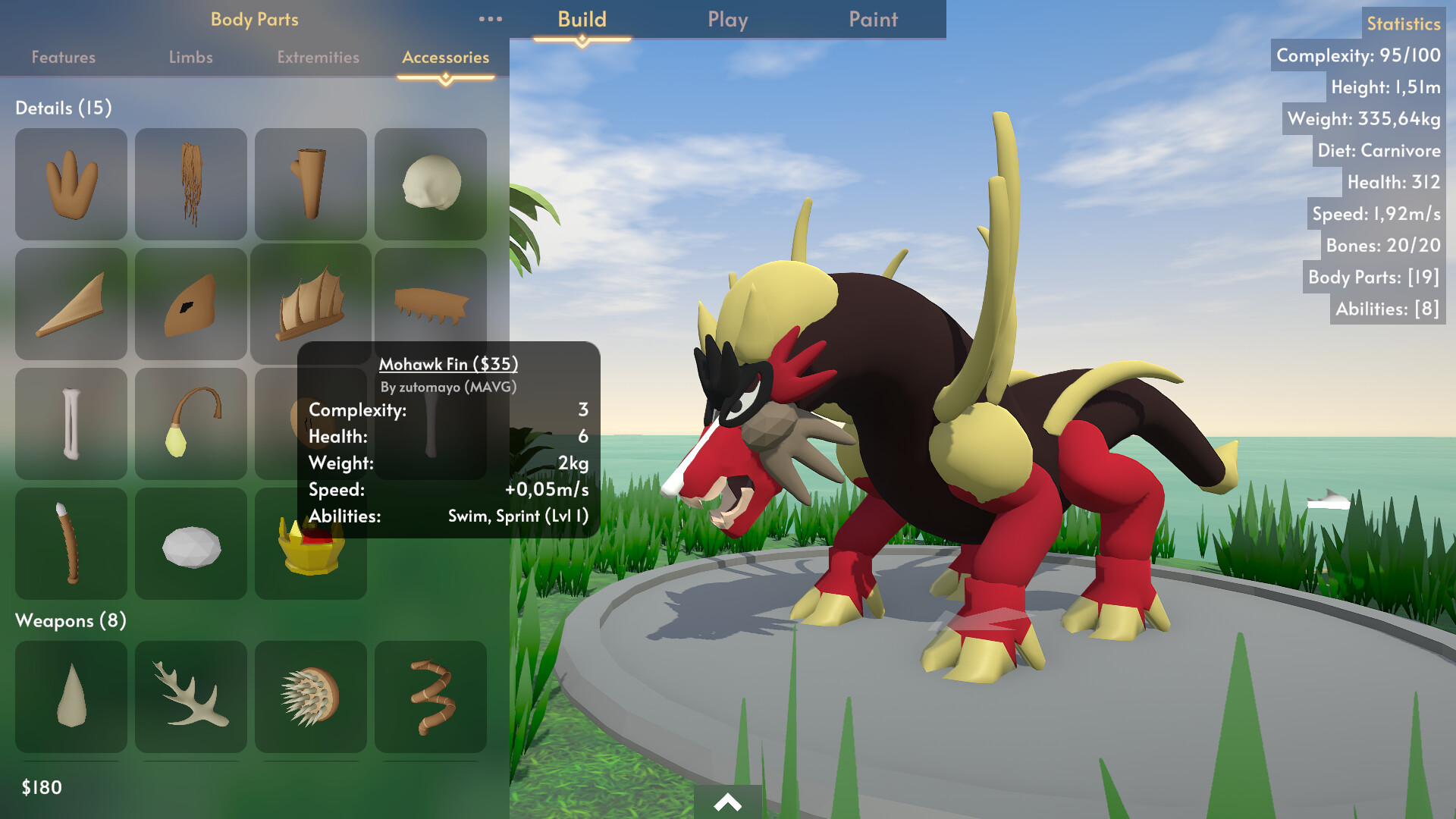1456x819 pixels.
Task: Select the hollow log accessory
Action: pyautogui.click(x=311, y=184)
